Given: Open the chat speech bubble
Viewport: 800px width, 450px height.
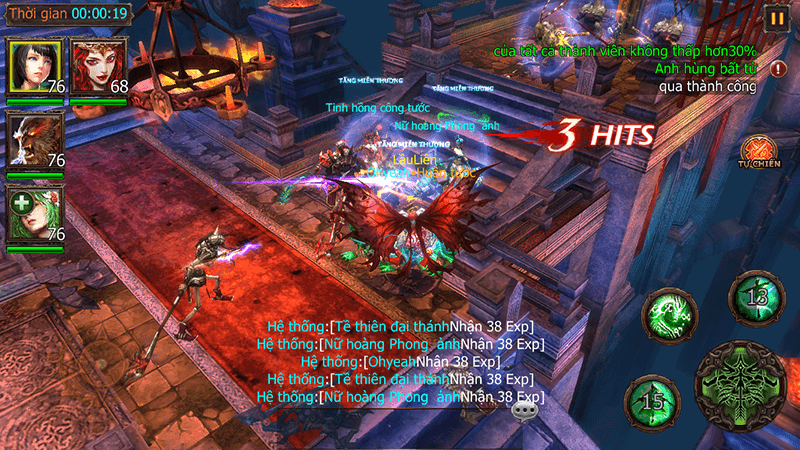Looking at the screenshot, I should pos(524,410).
